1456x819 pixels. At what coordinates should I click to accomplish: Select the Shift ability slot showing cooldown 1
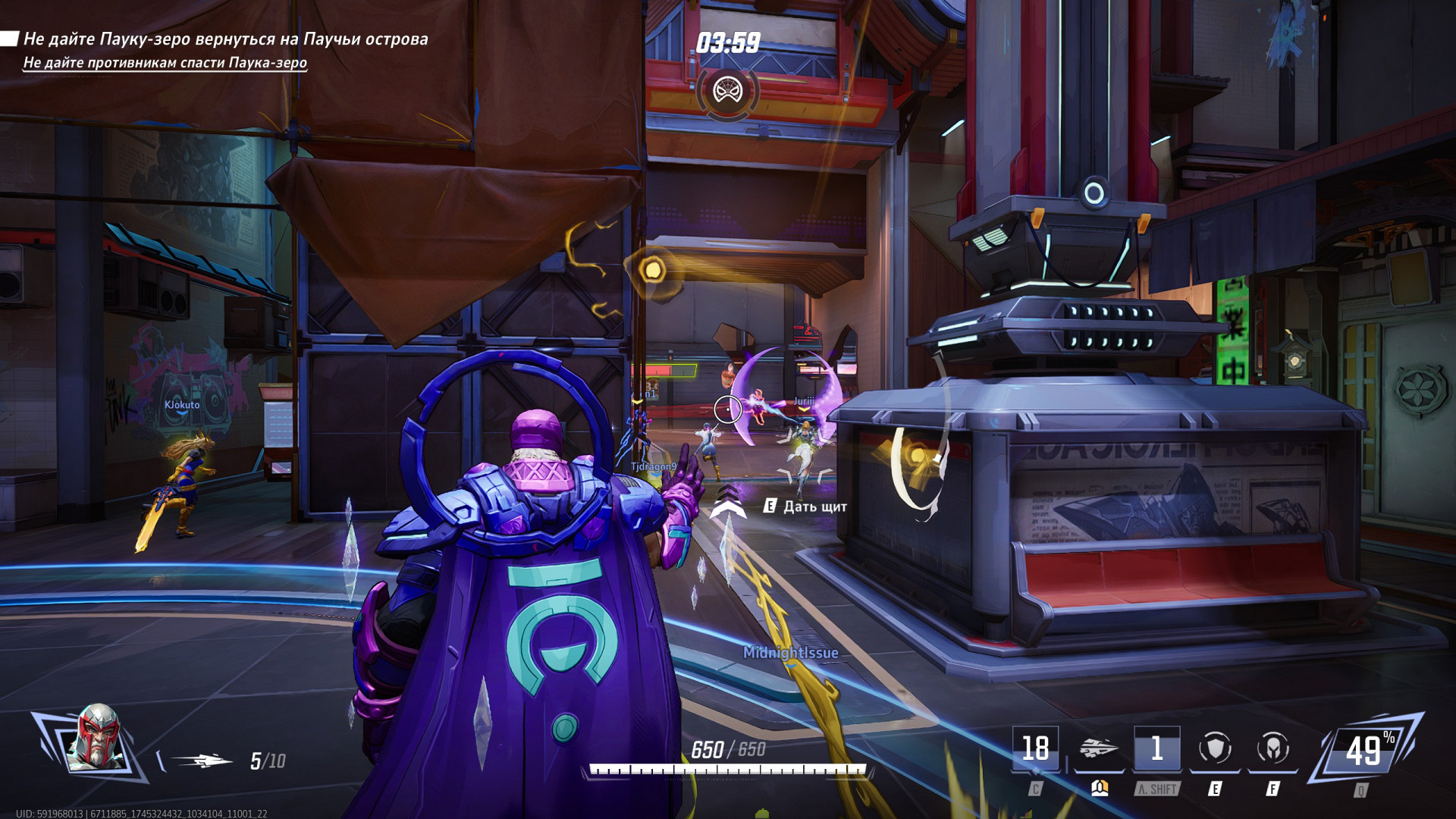[1156, 749]
